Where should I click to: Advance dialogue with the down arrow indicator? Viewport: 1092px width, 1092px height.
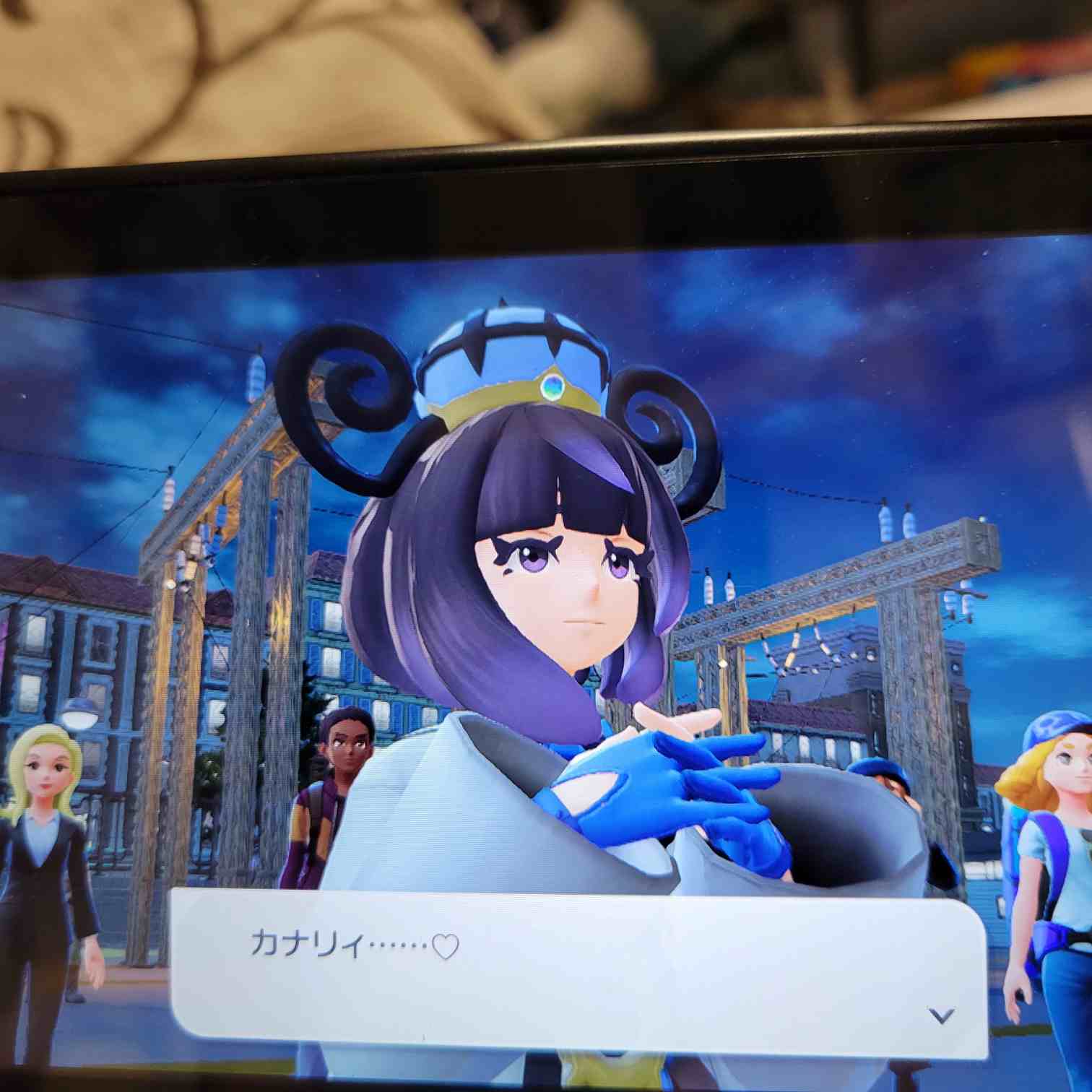940,1015
